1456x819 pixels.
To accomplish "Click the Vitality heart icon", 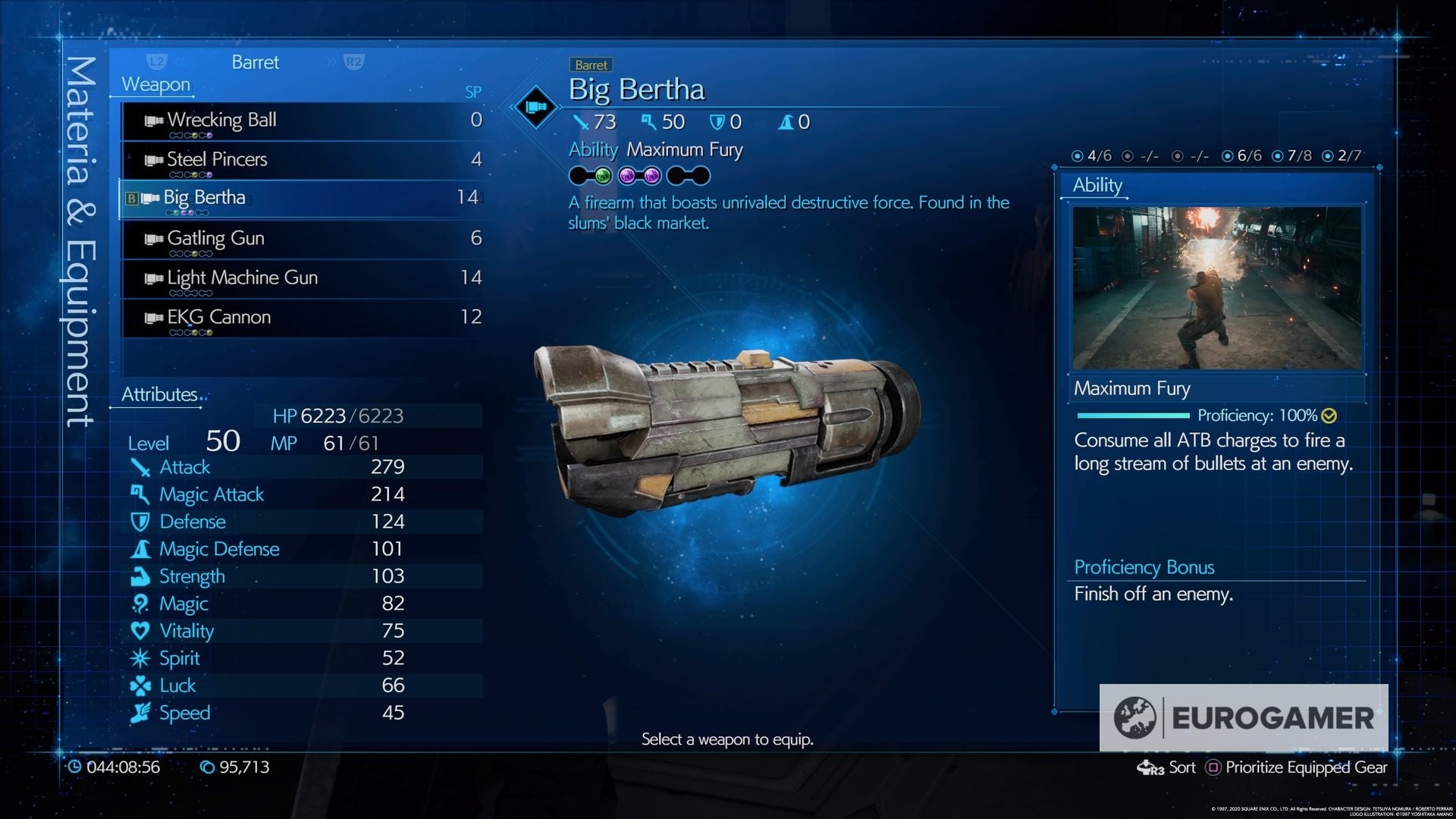I will (x=140, y=631).
